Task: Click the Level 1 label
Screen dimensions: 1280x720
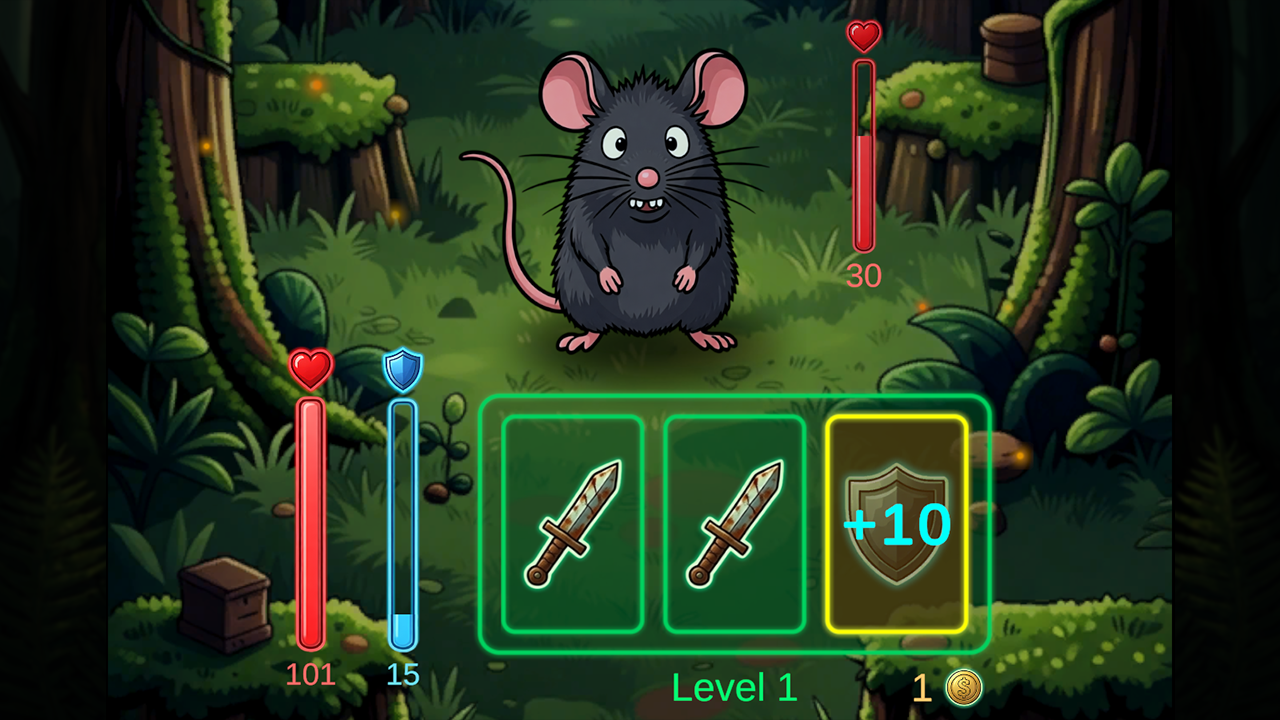Action: 735,688
